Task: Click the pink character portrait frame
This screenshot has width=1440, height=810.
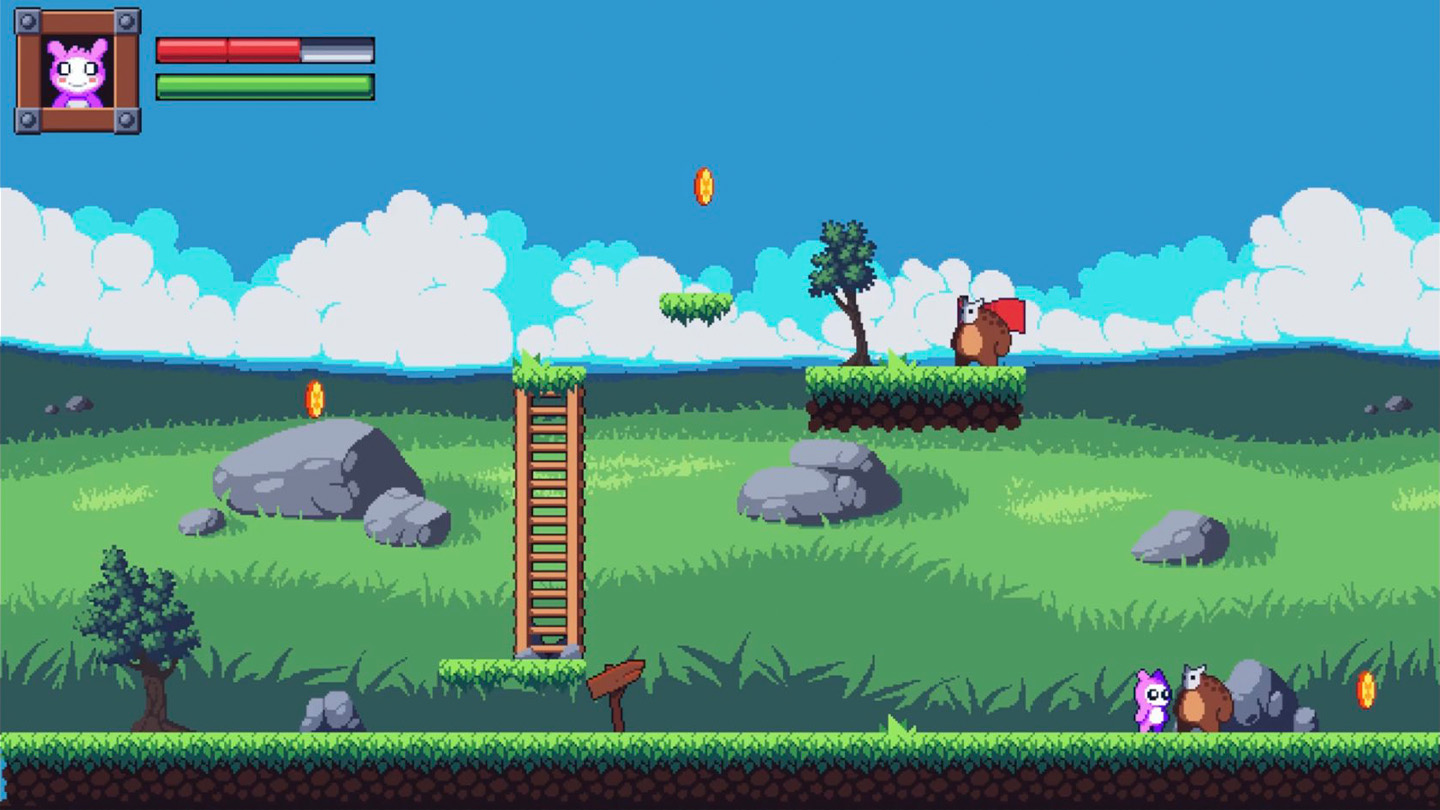Action: click(x=77, y=71)
